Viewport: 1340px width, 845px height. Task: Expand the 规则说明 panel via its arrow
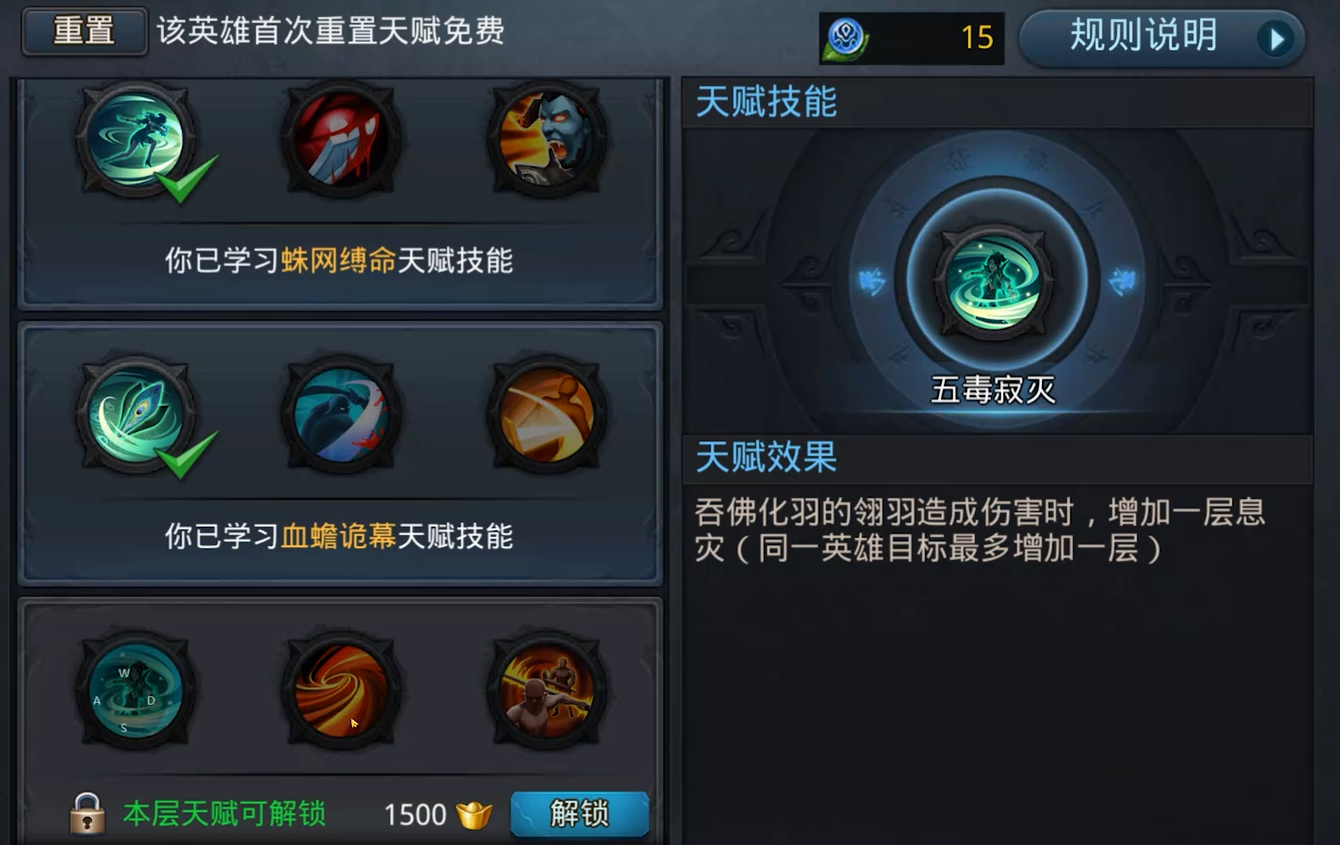[1277, 39]
